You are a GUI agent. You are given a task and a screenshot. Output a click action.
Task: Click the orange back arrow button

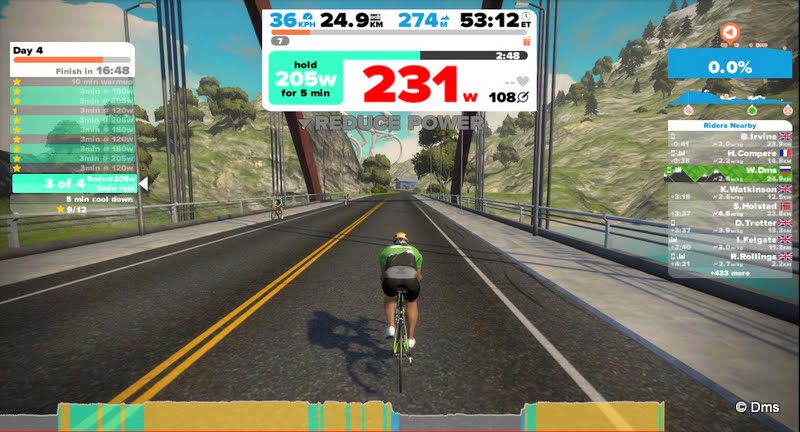click(729, 32)
